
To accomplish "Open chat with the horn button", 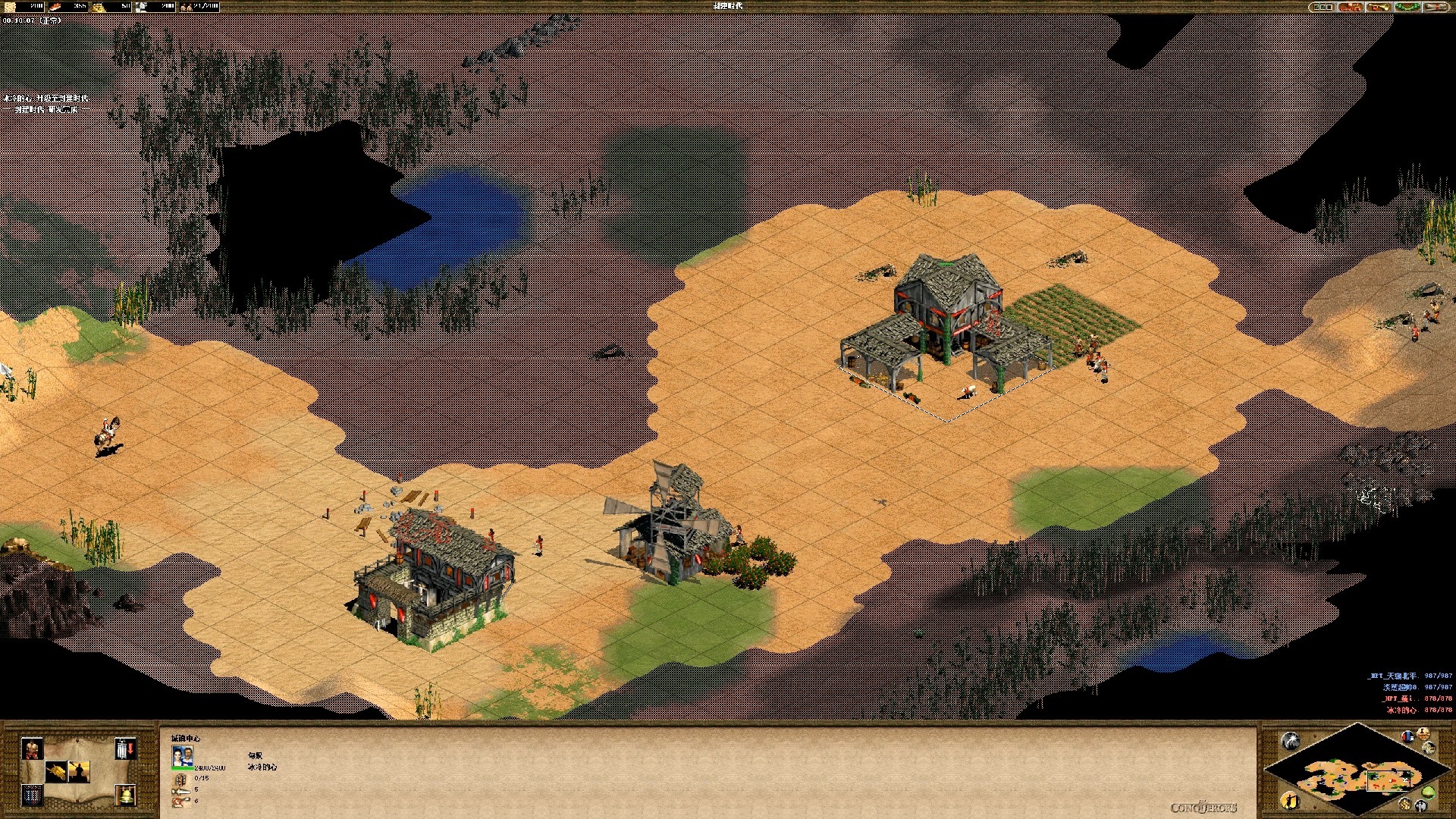I will click(x=1379, y=7).
